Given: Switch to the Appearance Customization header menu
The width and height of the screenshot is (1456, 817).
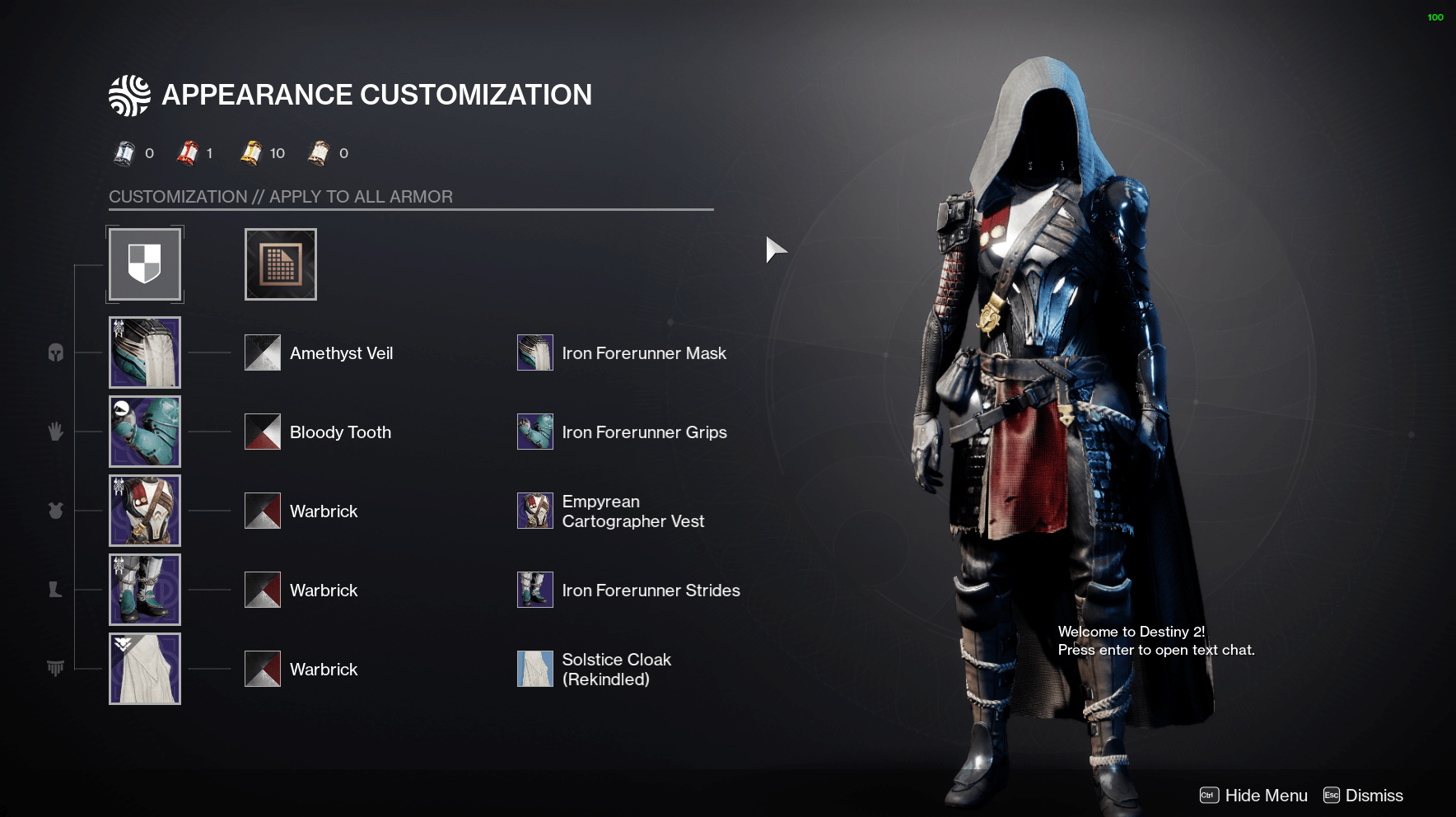Looking at the screenshot, I should (x=376, y=95).
